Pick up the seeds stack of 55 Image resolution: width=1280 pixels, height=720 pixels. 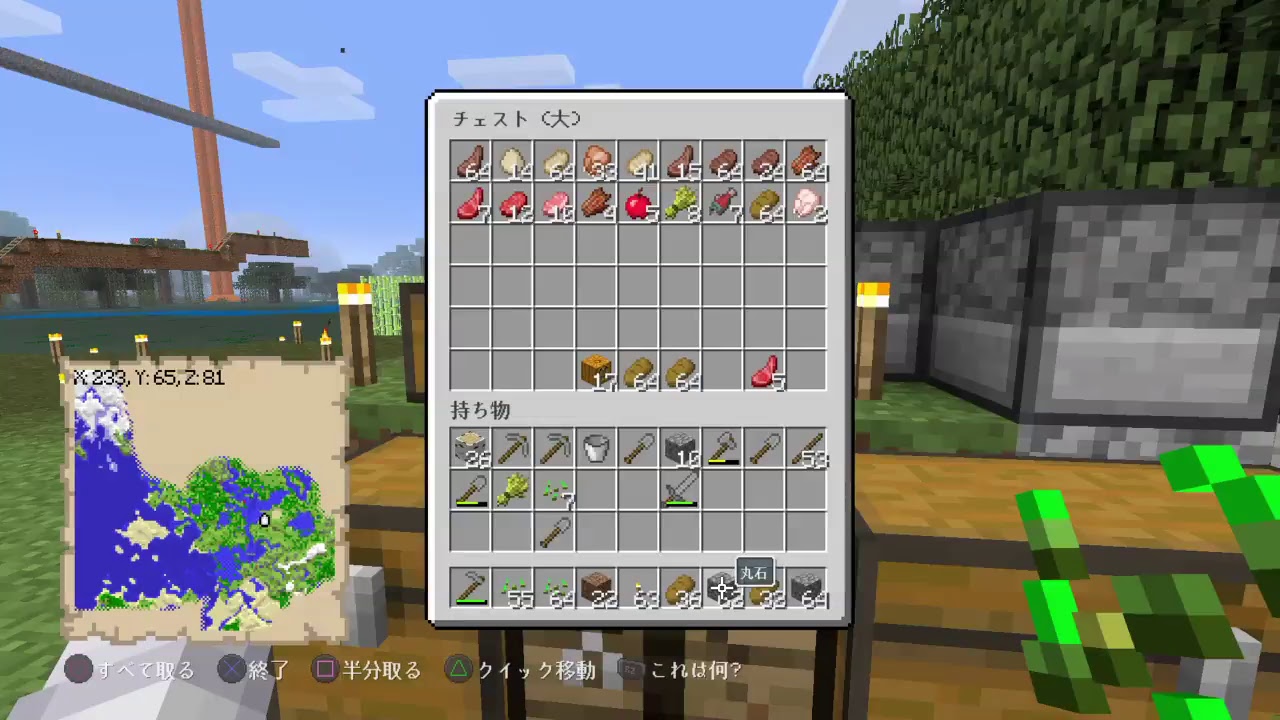point(512,588)
